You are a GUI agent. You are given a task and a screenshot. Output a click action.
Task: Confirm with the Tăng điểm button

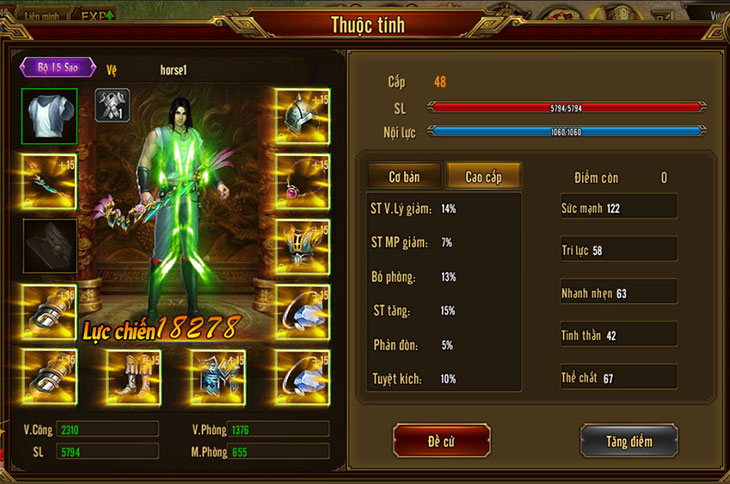628,440
